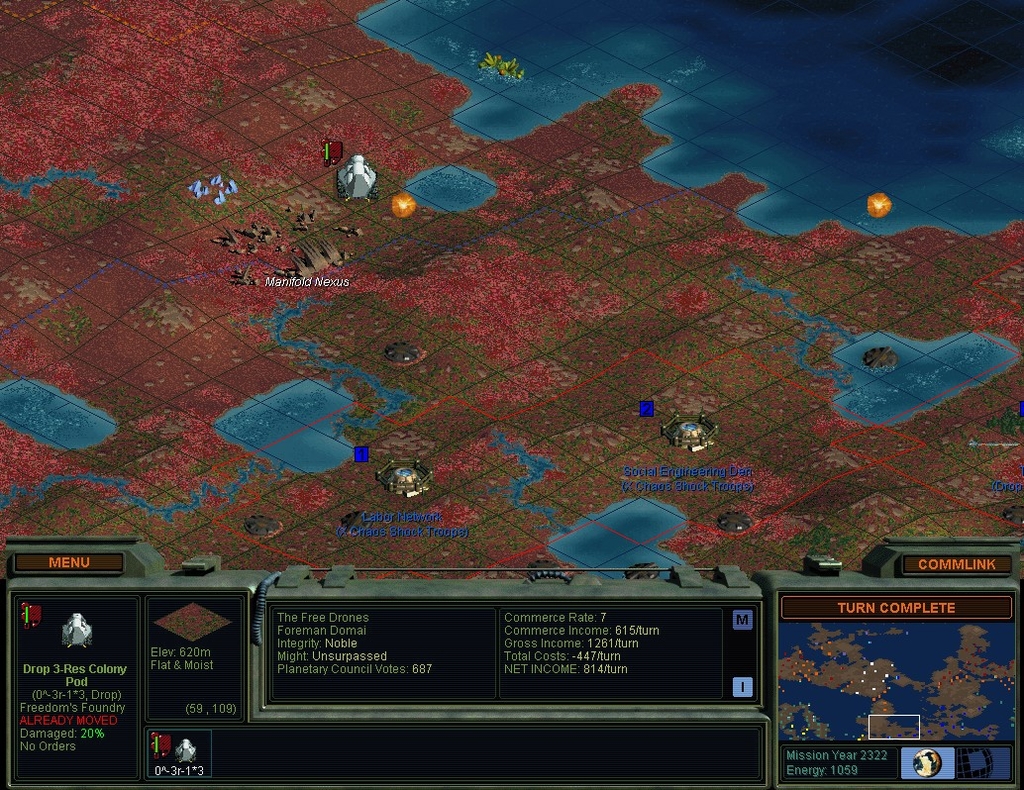Select the colony pod in the unit stack
1024x790 pixels.
[180, 752]
